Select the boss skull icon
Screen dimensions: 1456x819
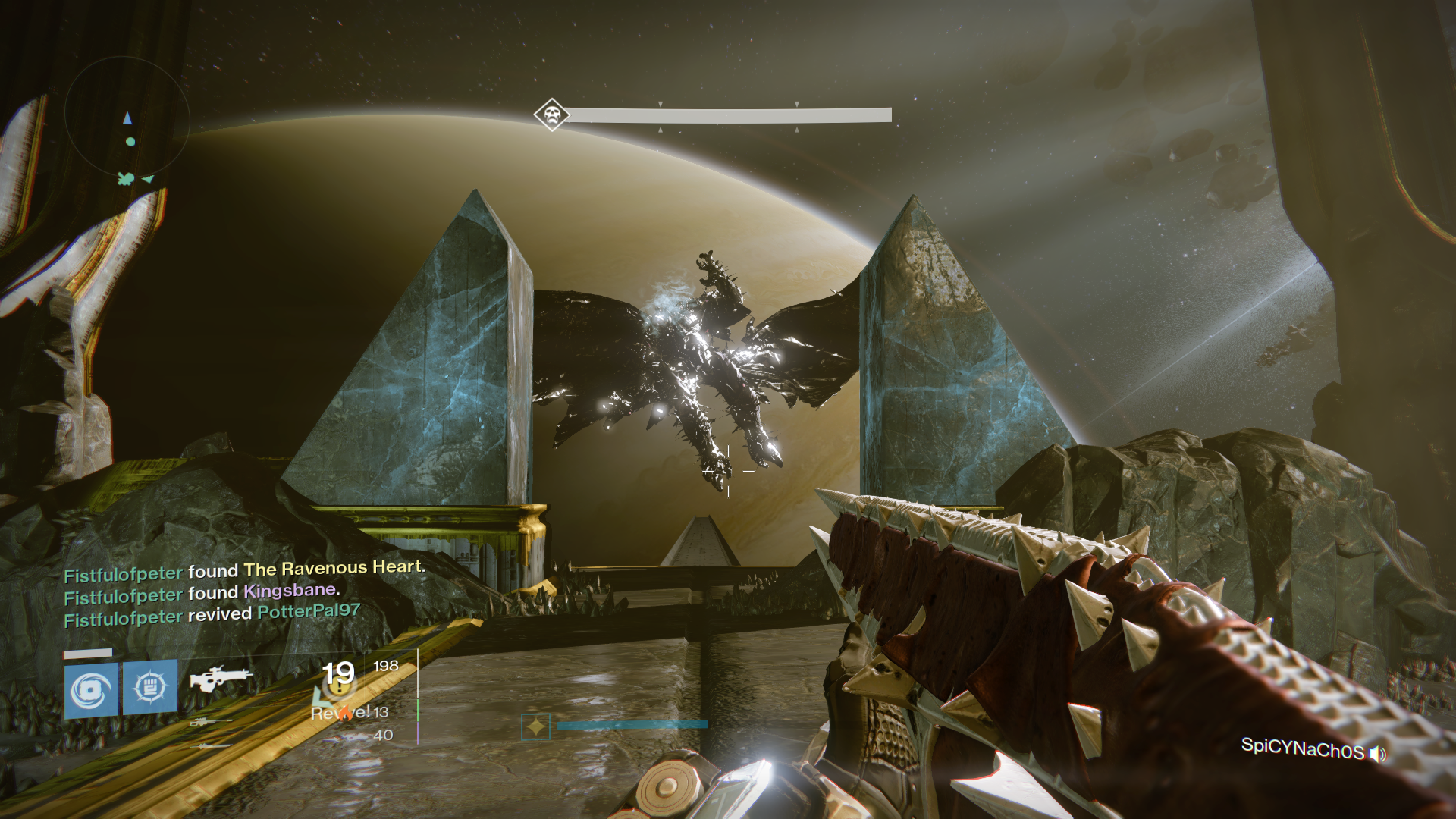pos(551,115)
